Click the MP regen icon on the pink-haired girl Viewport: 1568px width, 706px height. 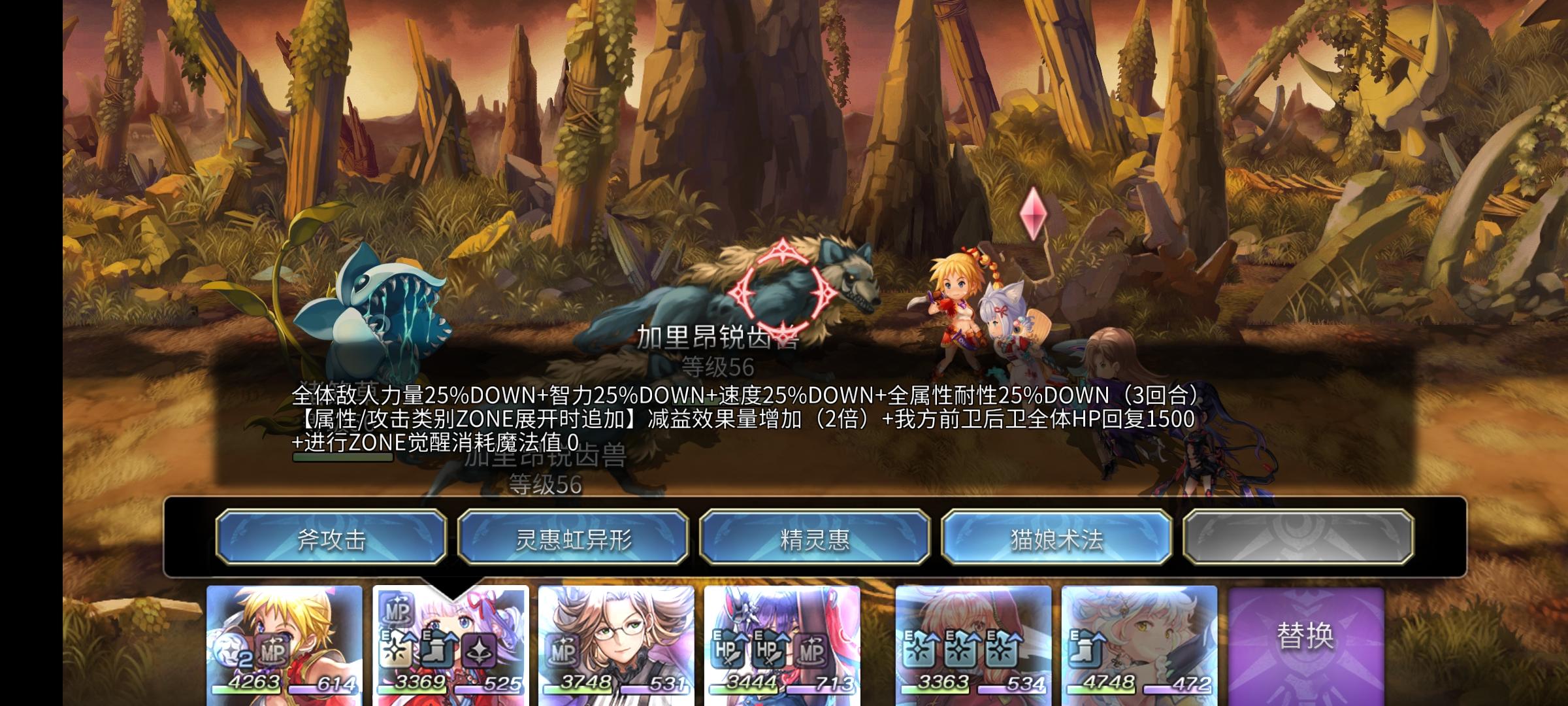tap(397, 613)
